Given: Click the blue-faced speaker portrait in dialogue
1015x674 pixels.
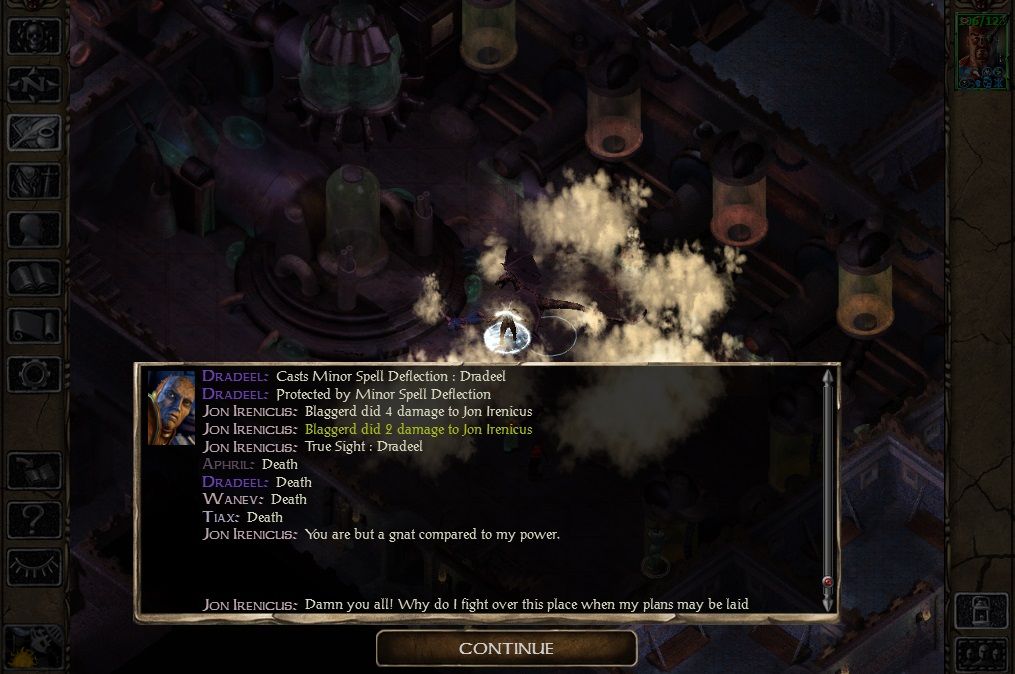Looking at the screenshot, I should (171, 407).
